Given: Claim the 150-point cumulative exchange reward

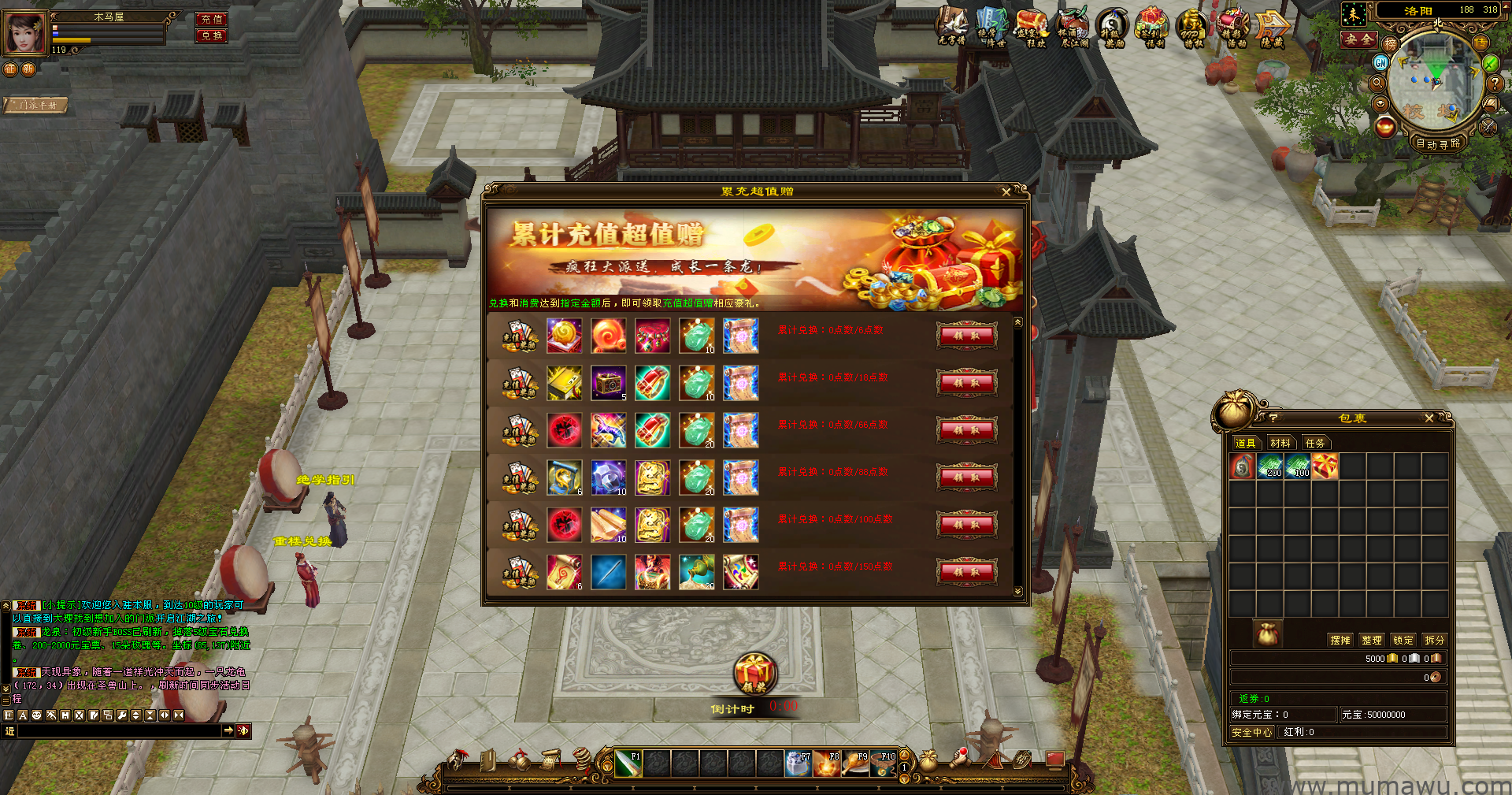Looking at the screenshot, I should click(966, 571).
